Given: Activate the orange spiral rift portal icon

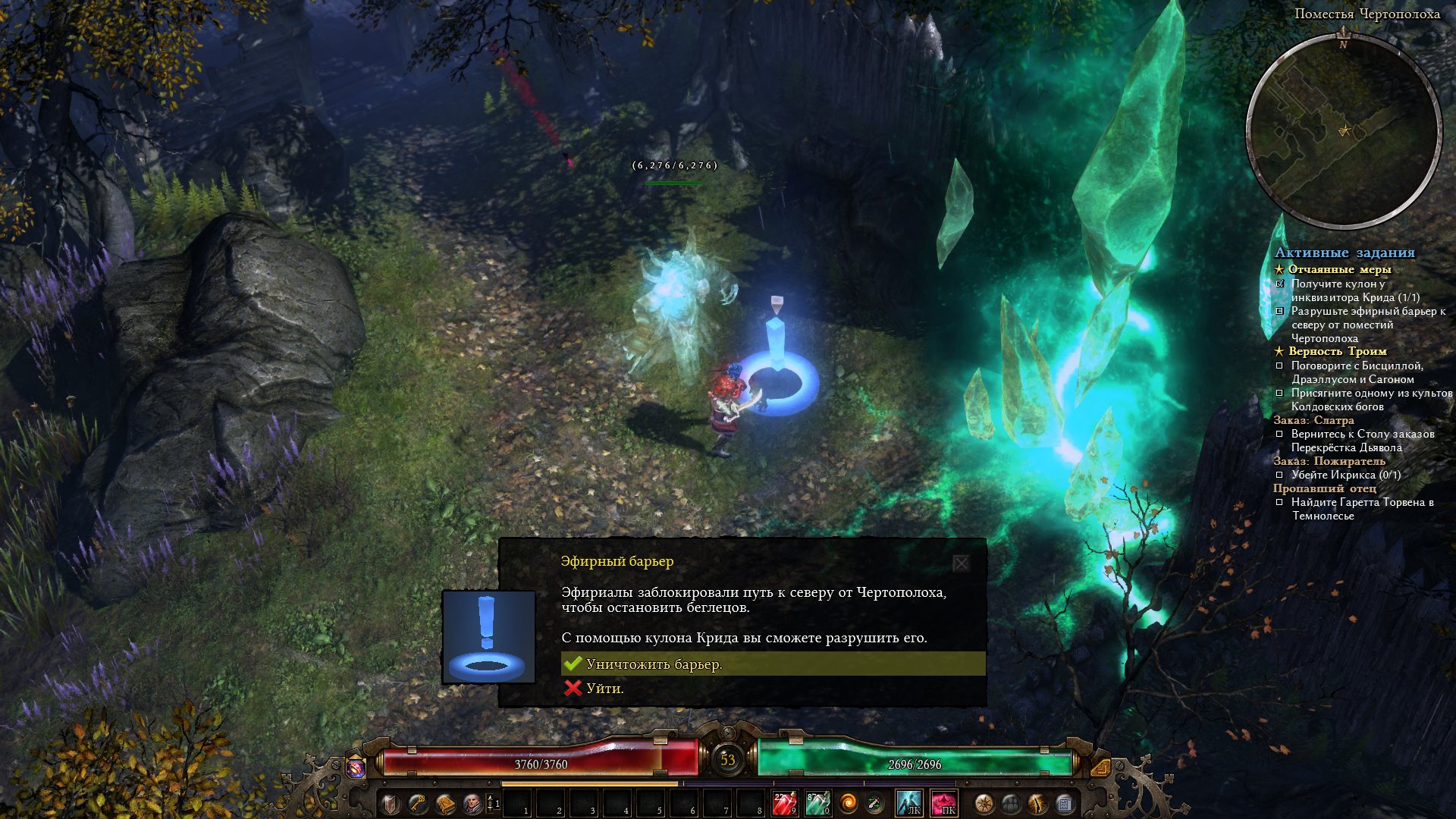Looking at the screenshot, I should pyautogui.click(x=848, y=803).
